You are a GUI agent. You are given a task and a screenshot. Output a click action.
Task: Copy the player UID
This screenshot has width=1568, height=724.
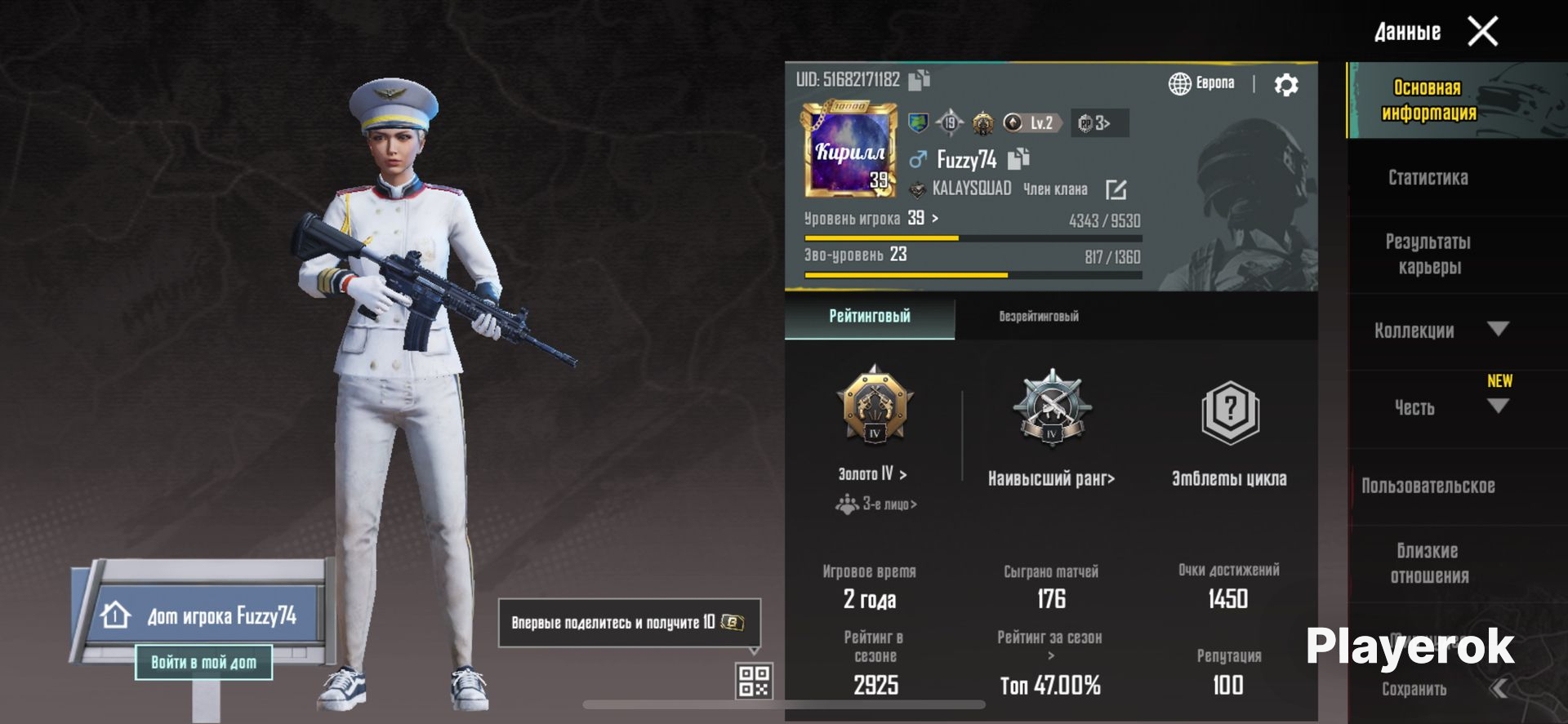pyautogui.click(x=920, y=79)
